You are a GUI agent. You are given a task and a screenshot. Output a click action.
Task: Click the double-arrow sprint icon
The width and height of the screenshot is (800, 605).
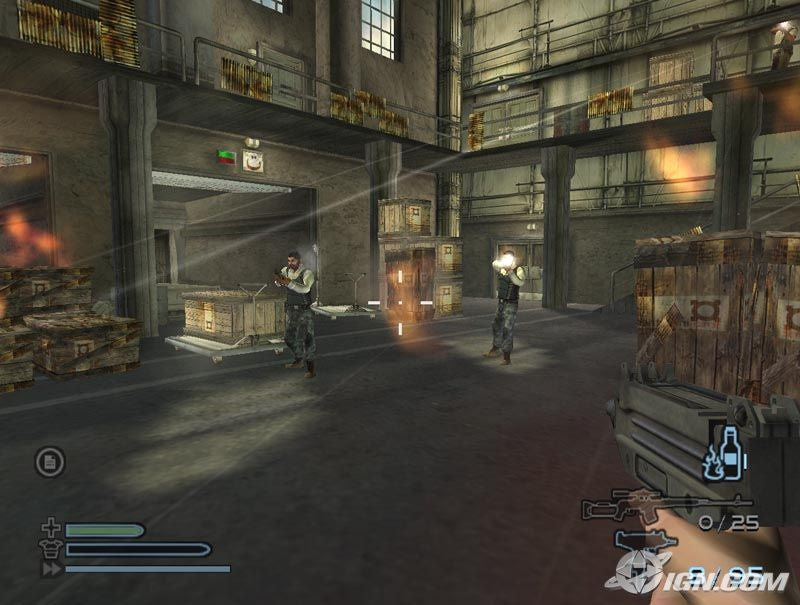coord(52,568)
